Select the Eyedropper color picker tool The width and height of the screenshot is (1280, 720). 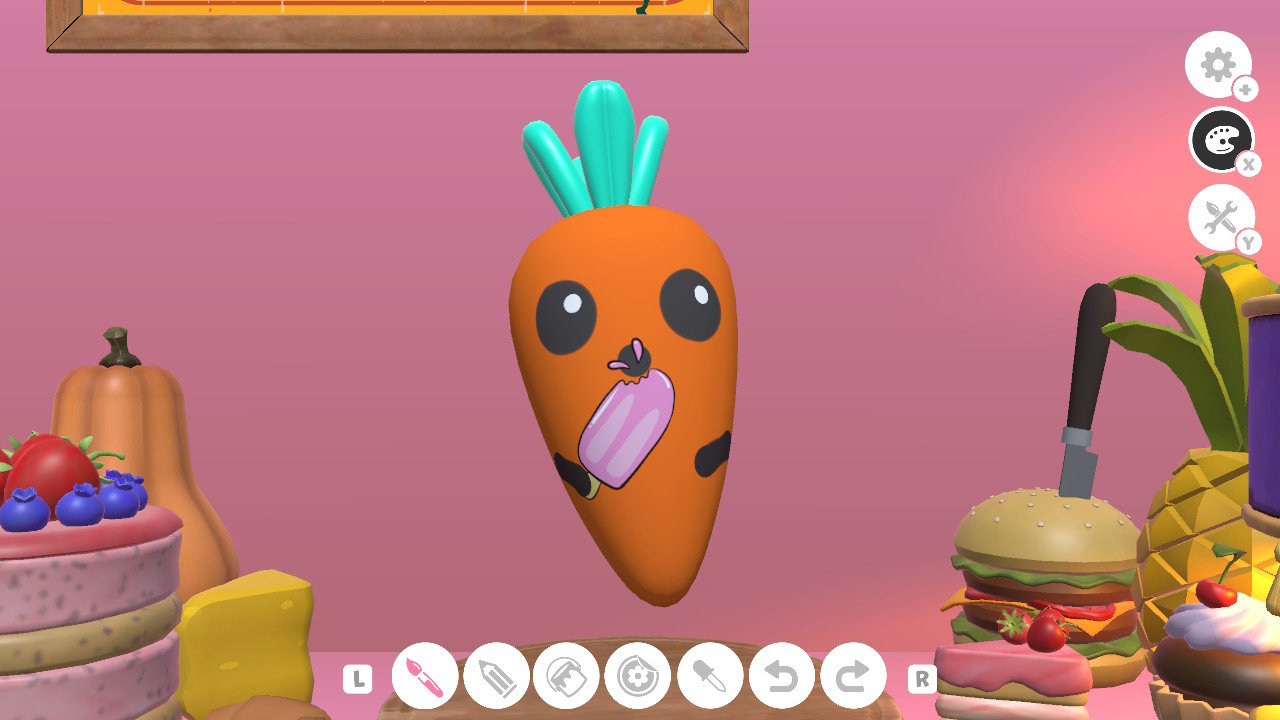click(x=709, y=676)
